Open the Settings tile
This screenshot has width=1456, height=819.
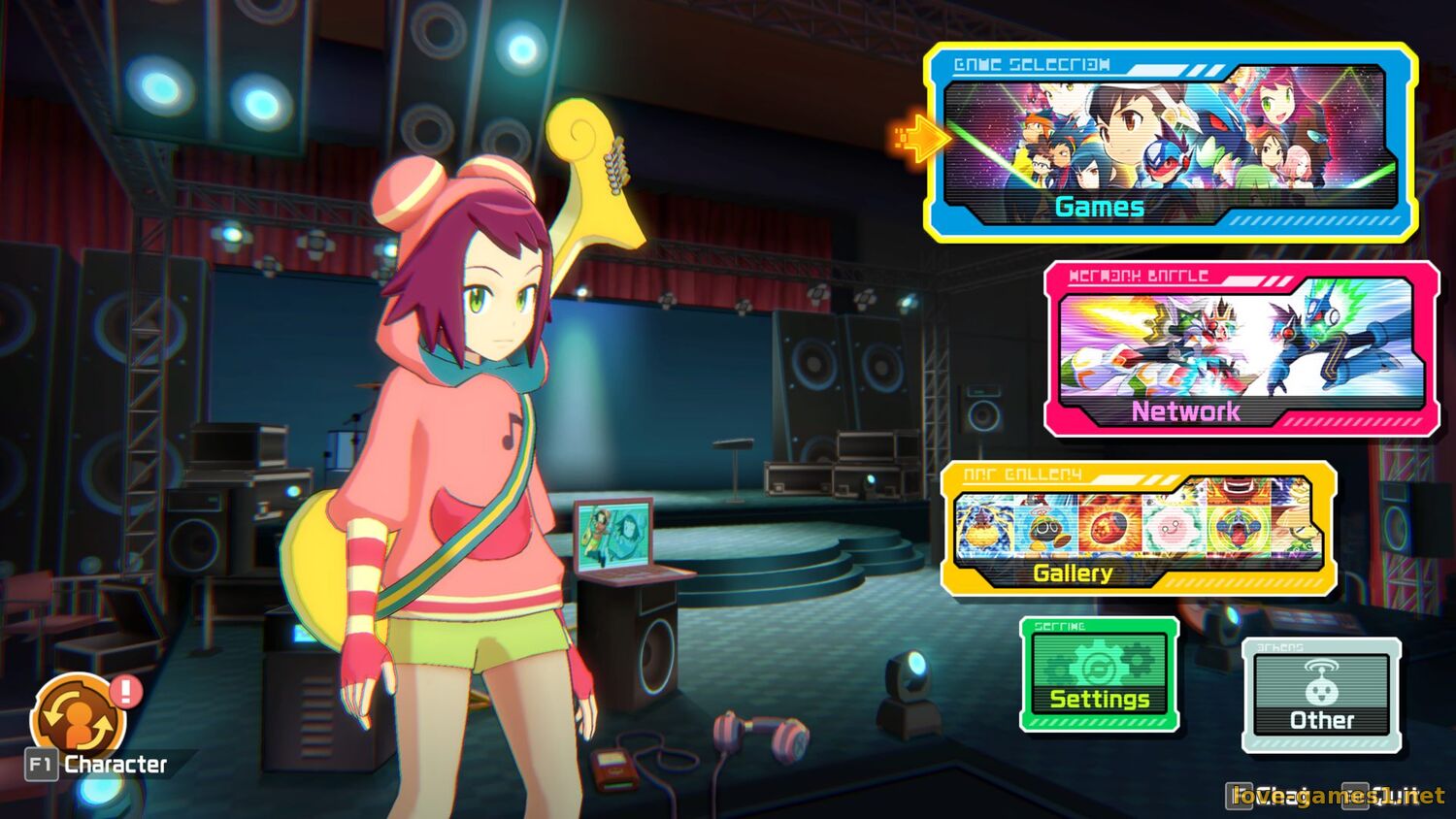point(1100,674)
